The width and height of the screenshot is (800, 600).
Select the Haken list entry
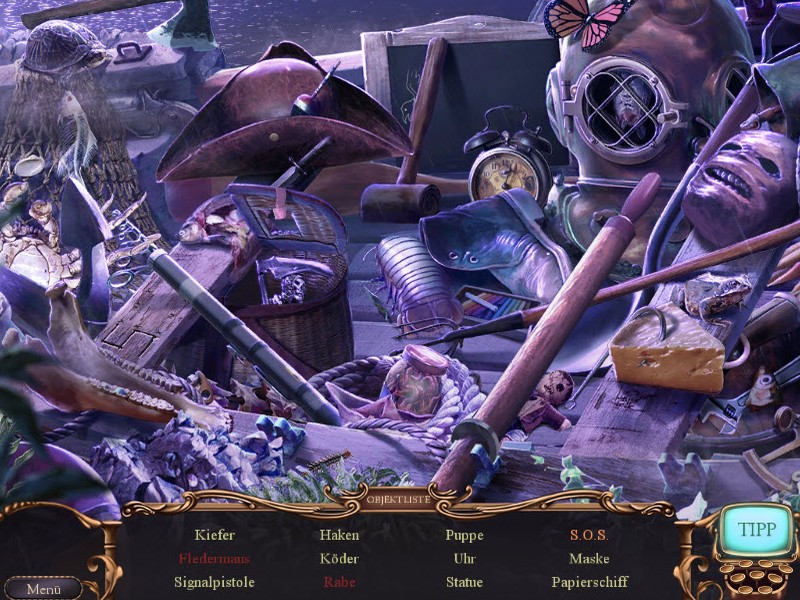(340, 535)
